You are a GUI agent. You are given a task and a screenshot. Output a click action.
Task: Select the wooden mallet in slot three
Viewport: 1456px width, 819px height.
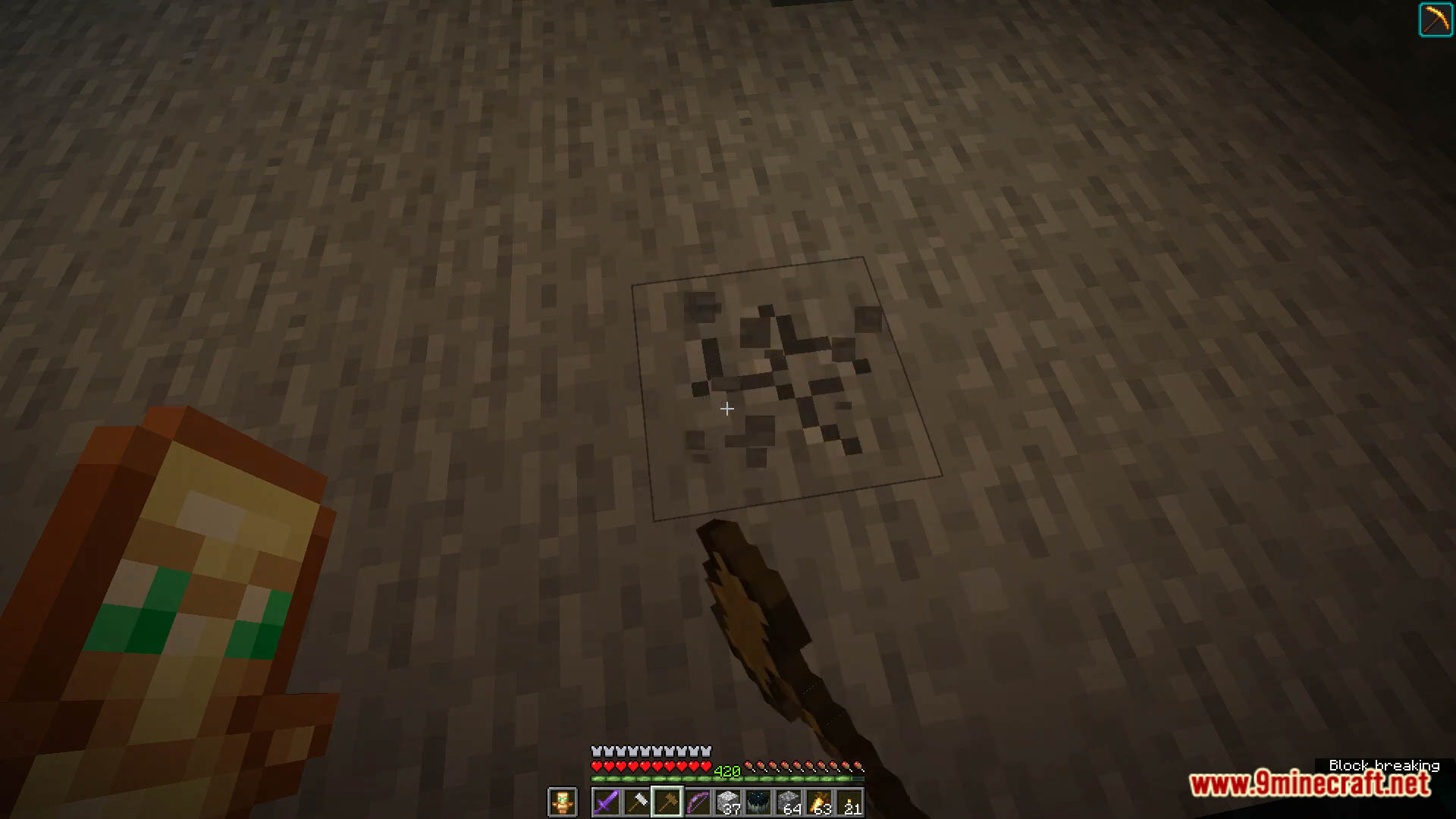click(x=668, y=802)
